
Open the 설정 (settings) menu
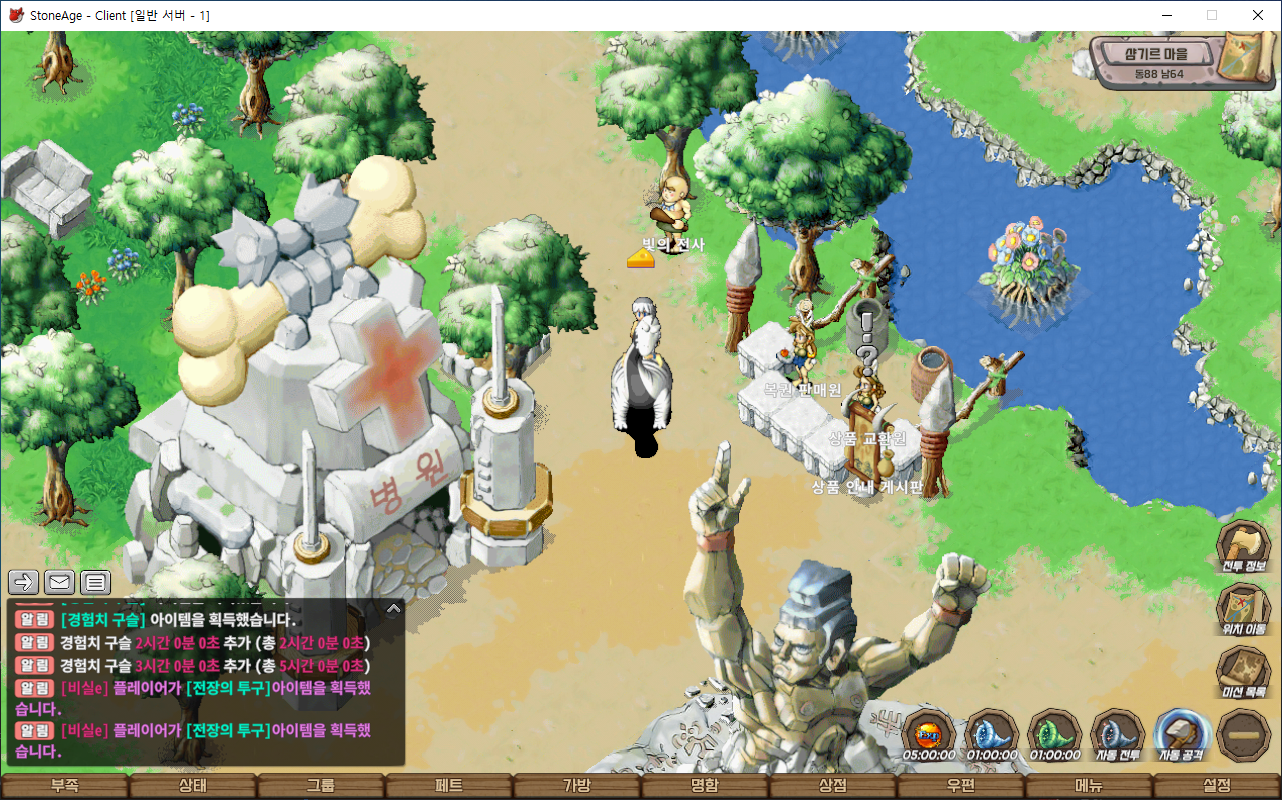[x=1216, y=786]
